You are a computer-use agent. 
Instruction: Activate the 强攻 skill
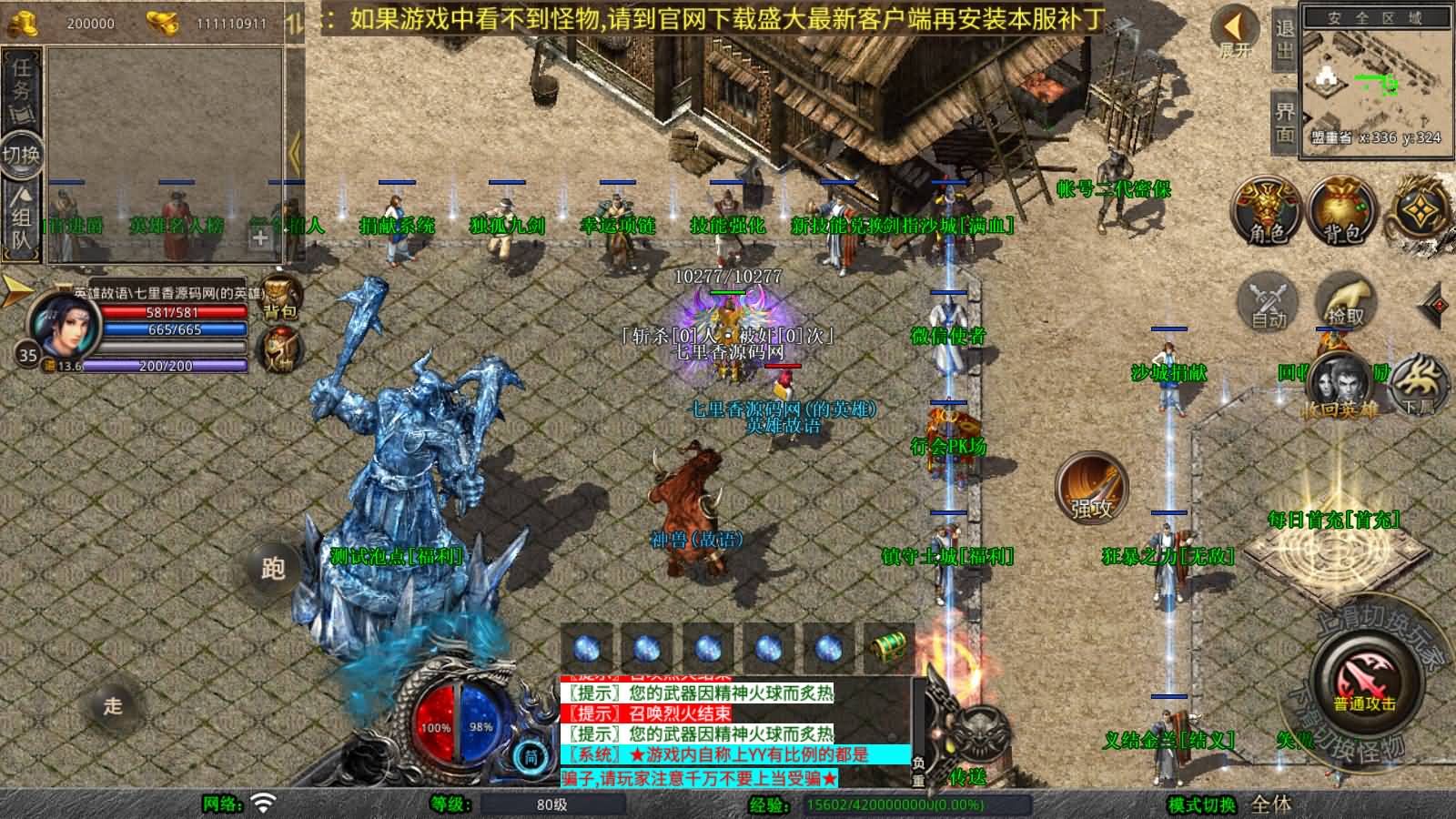click(x=1091, y=487)
